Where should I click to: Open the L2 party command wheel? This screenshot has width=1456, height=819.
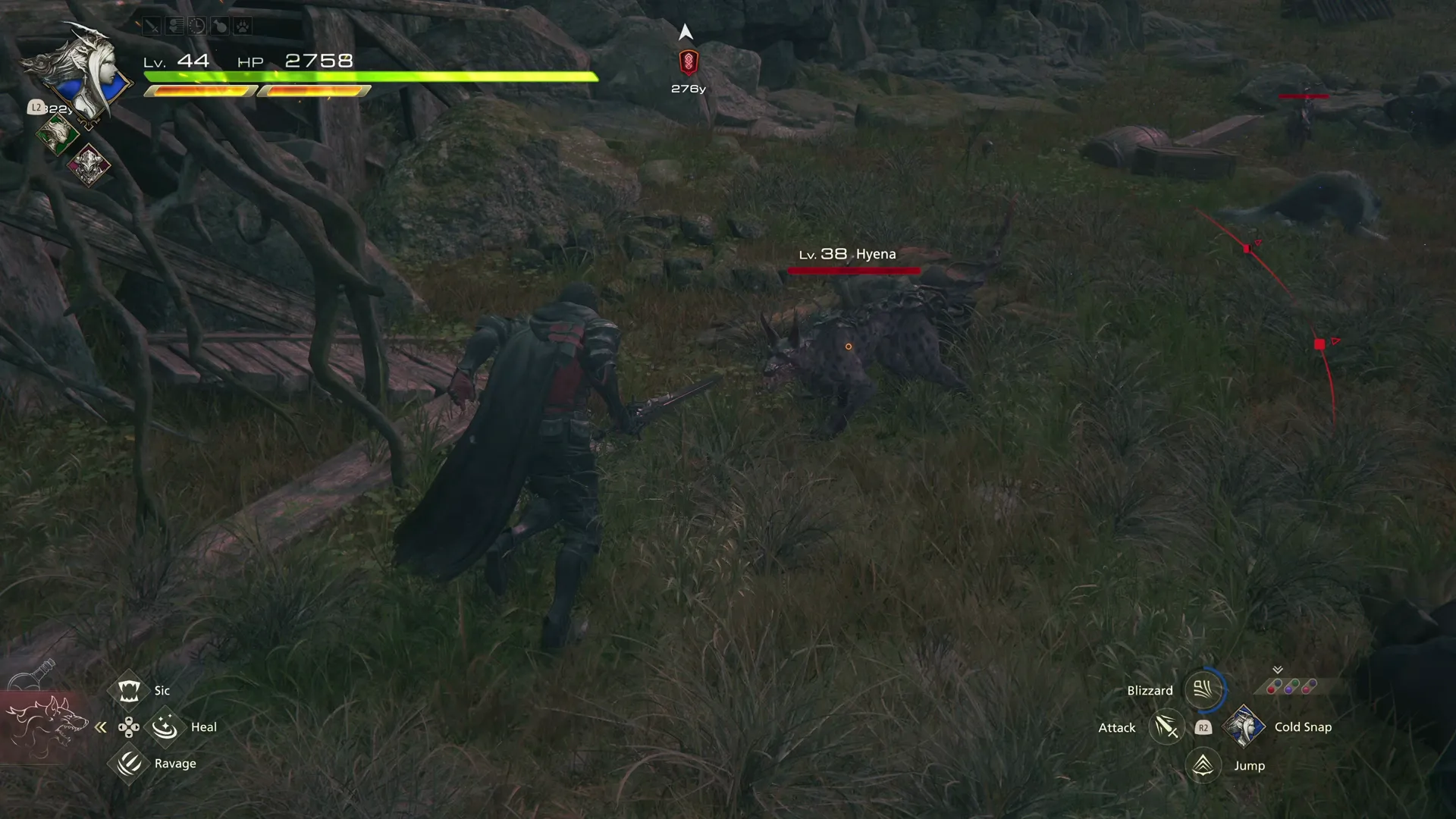[x=35, y=108]
